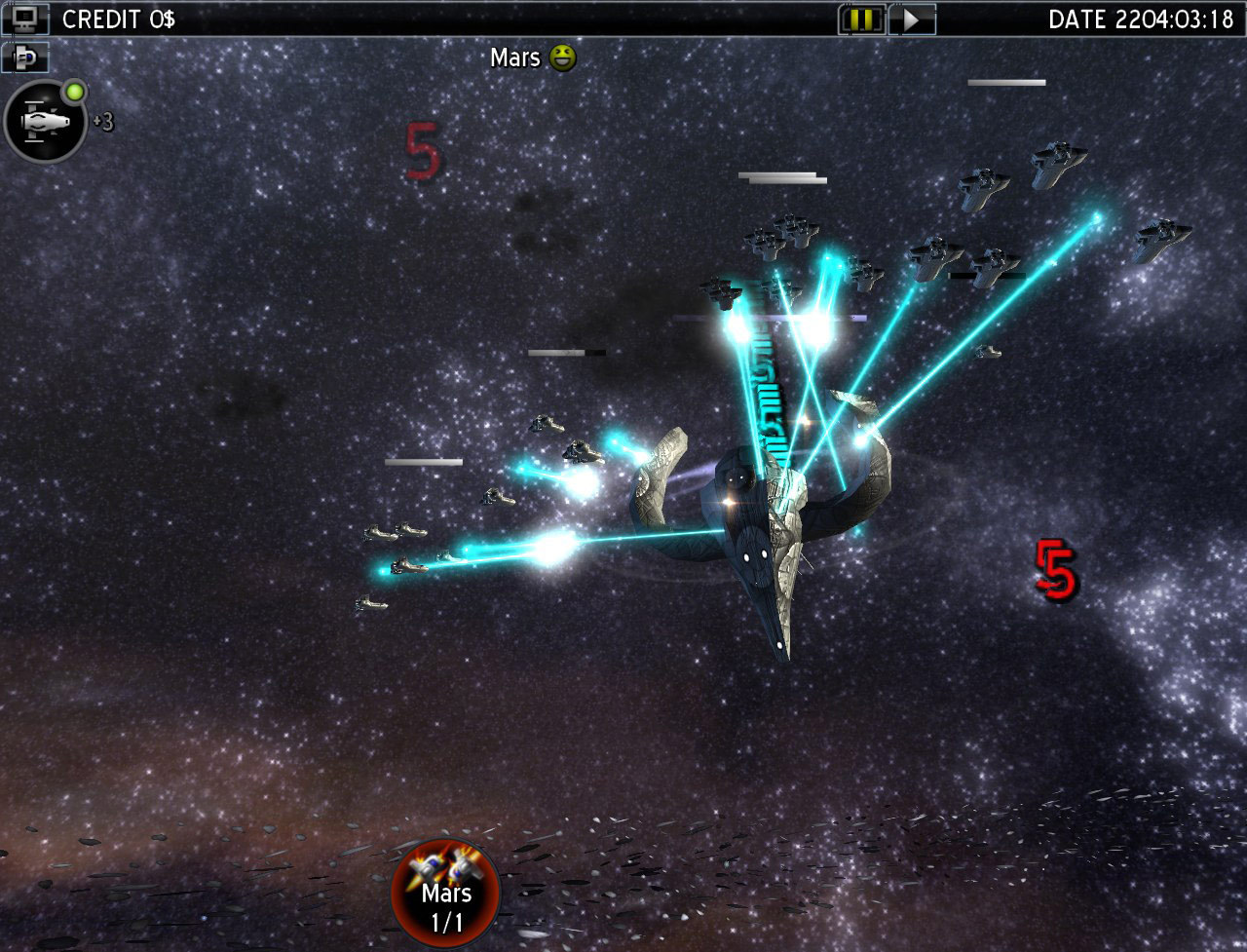This screenshot has width=1247, height=952.
Task: Open the computer/system menu icon top-left
Action: (23, 19)
